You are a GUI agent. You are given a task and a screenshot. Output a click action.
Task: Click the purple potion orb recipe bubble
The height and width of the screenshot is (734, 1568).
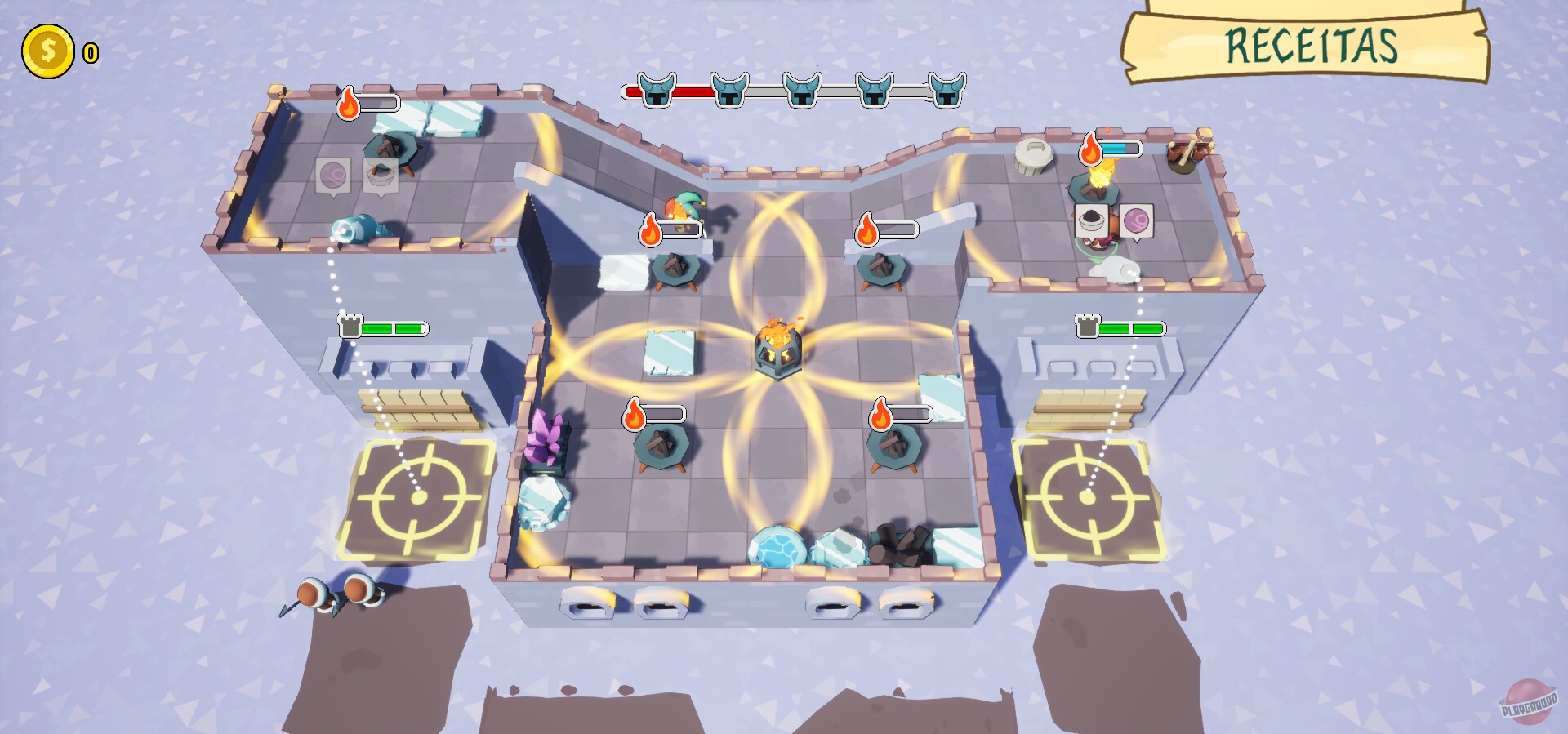tap(1138, 220)
